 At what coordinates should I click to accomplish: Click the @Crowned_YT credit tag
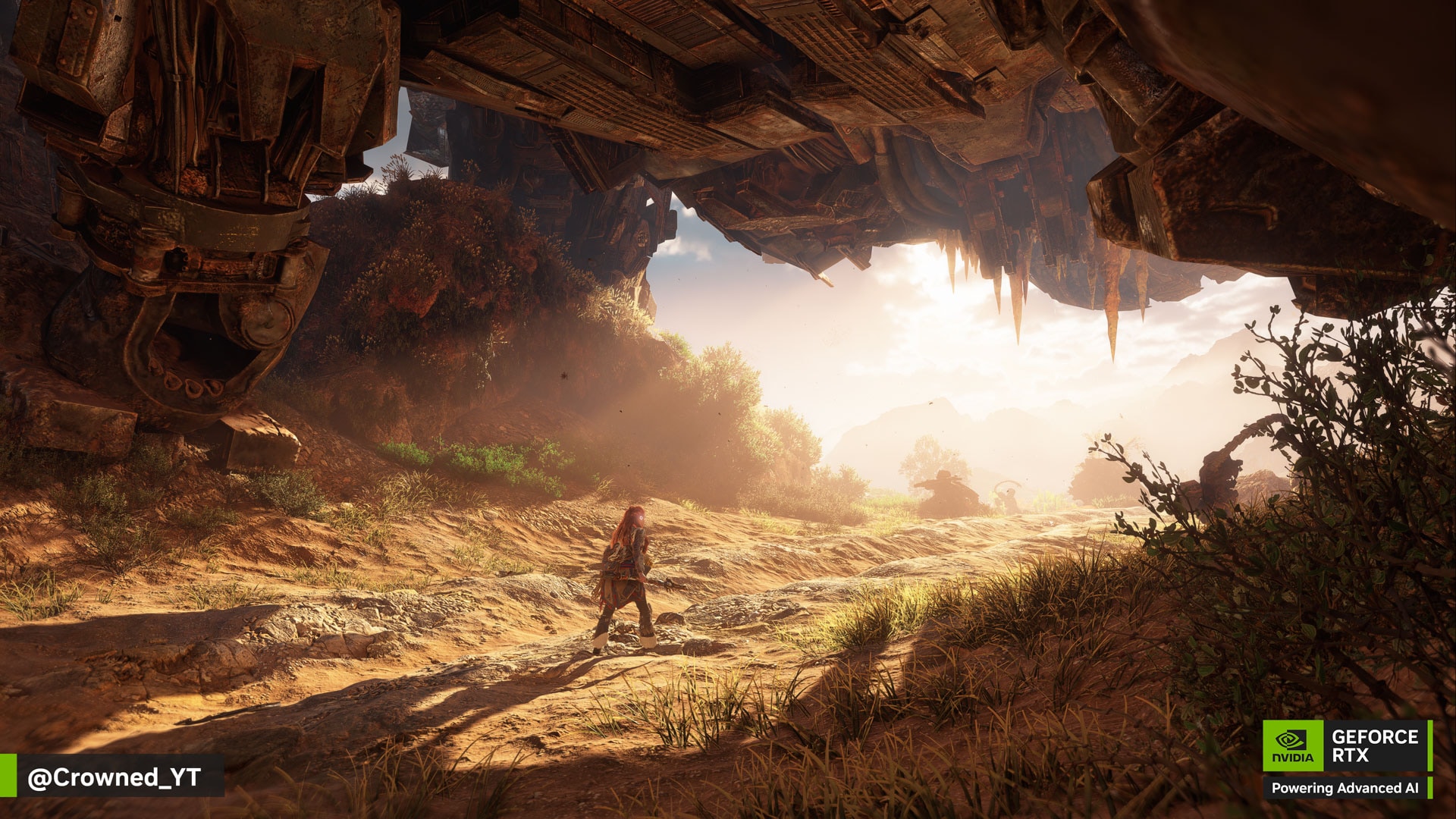[114, 777]
